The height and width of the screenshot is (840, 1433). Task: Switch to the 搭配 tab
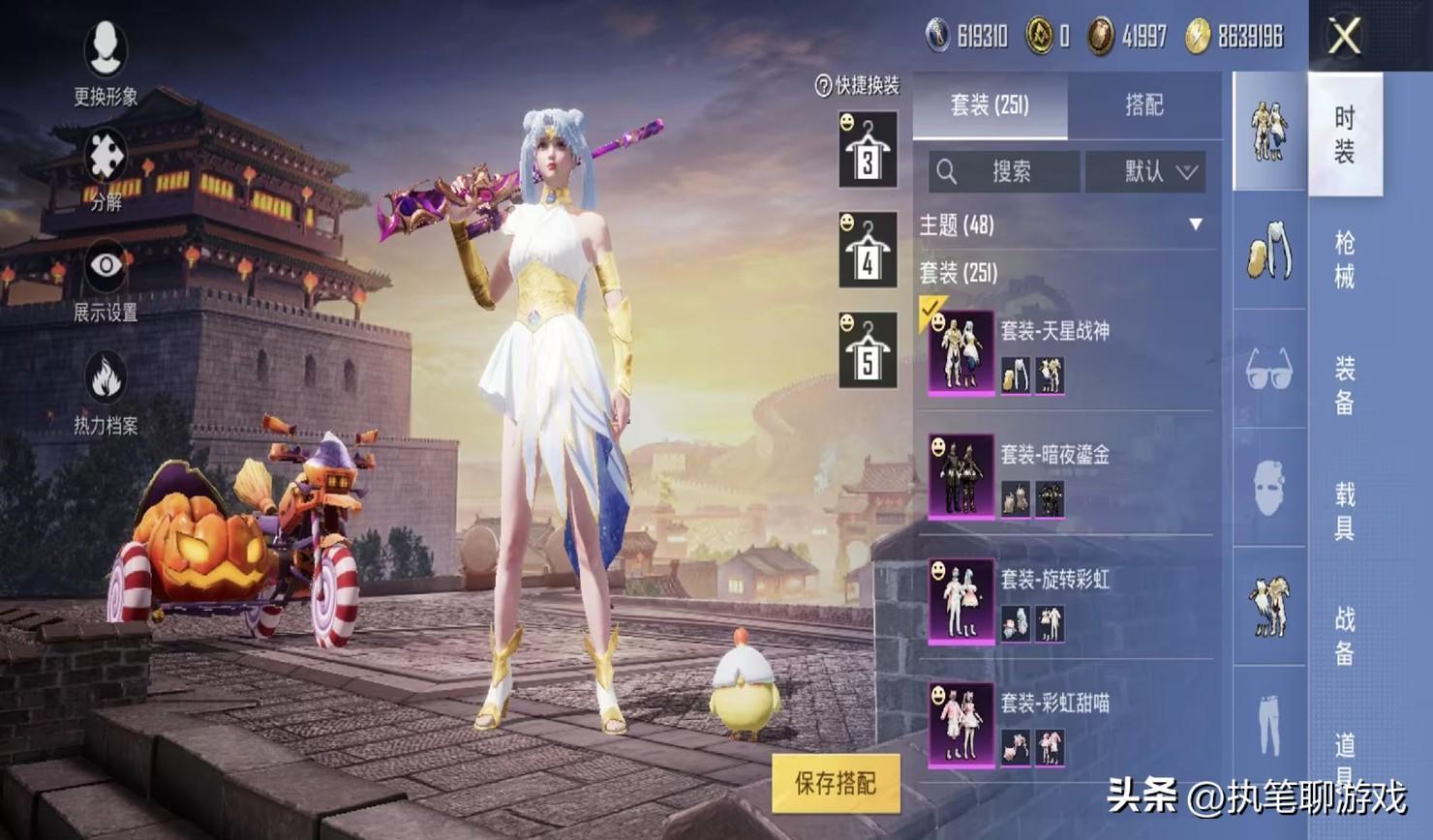[1143, 105]
